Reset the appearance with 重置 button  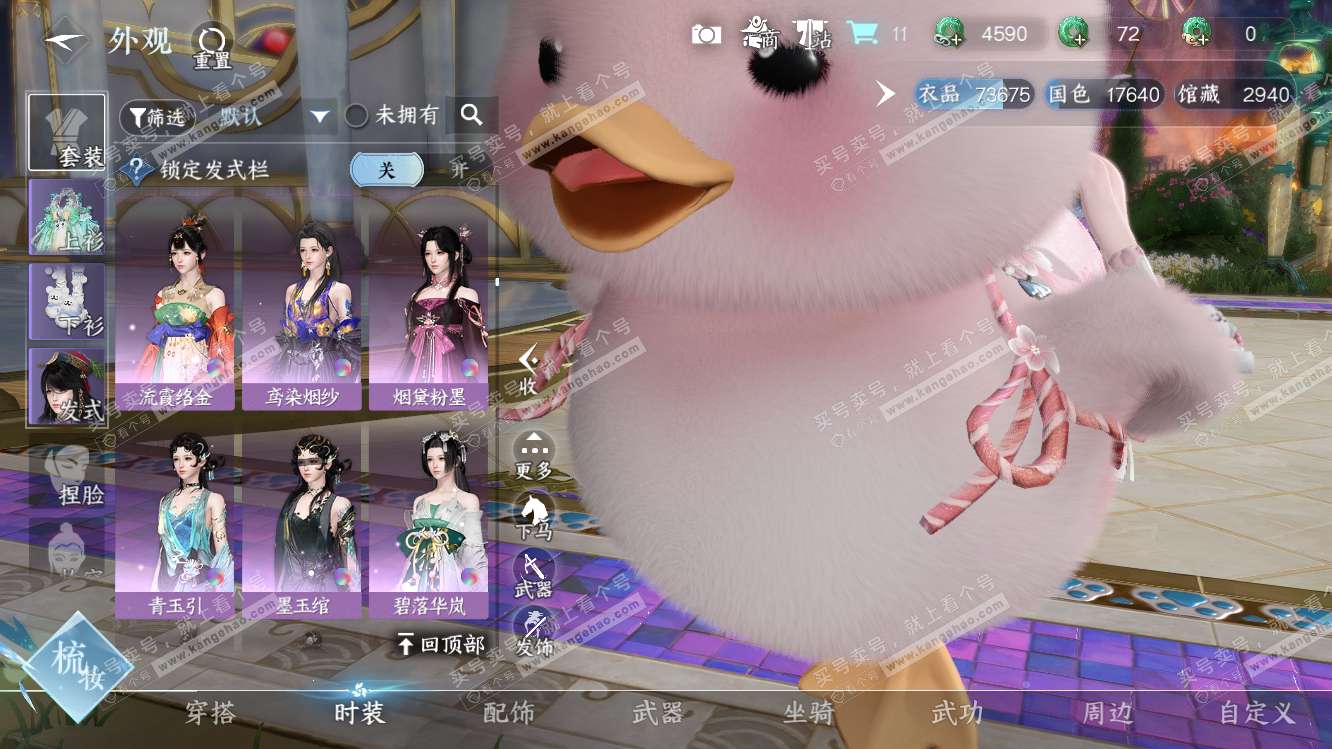coord(212,46)
